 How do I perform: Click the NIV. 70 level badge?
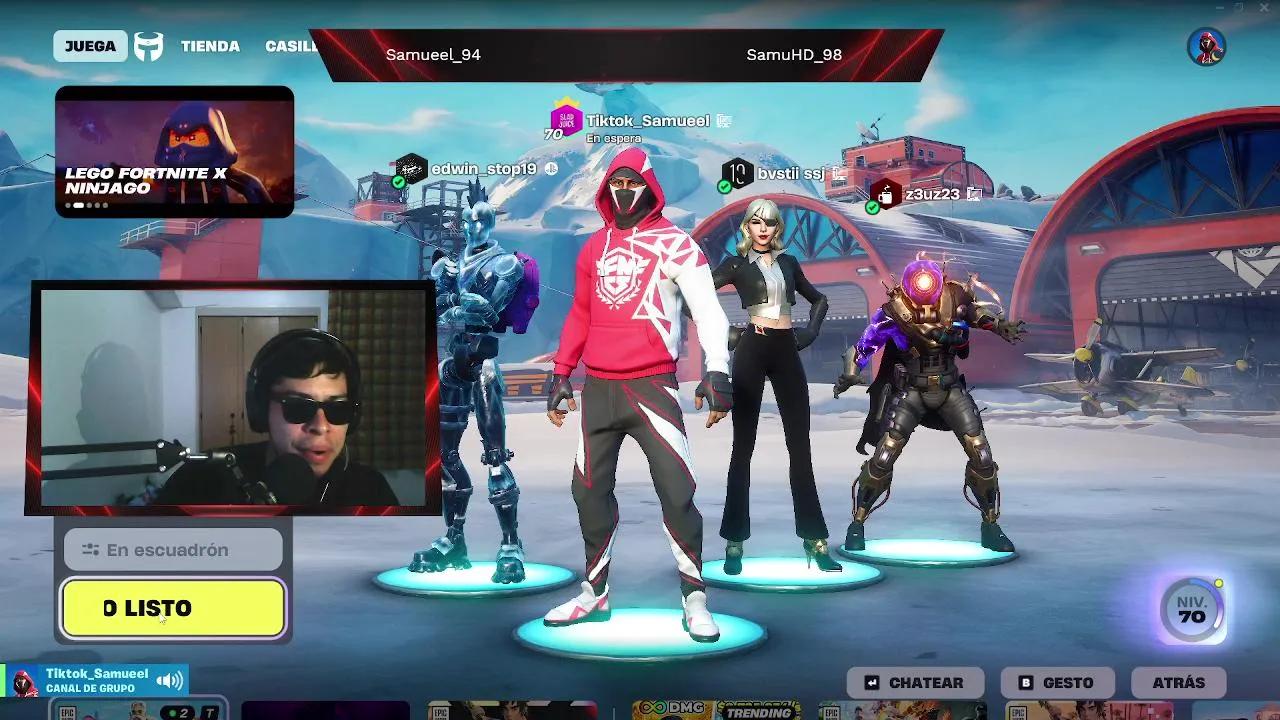(1190, 610)
